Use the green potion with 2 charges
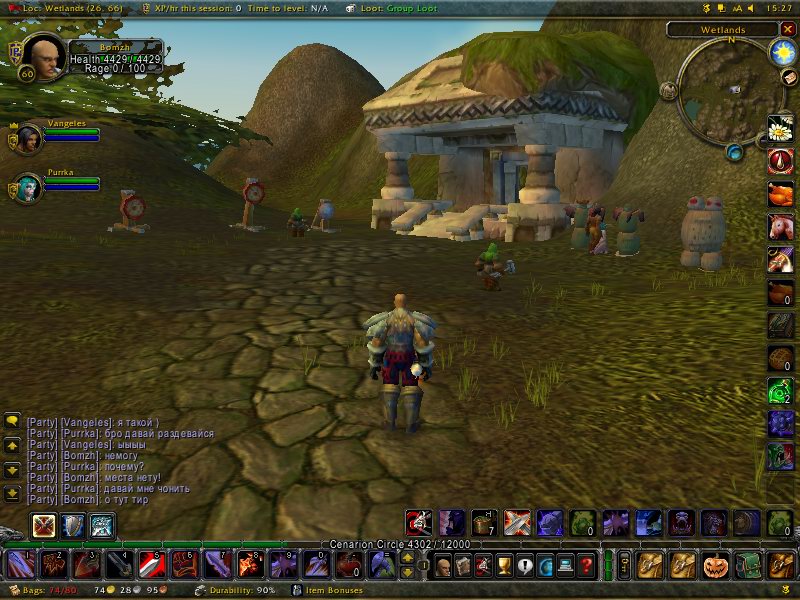 (x=780, y=390)
